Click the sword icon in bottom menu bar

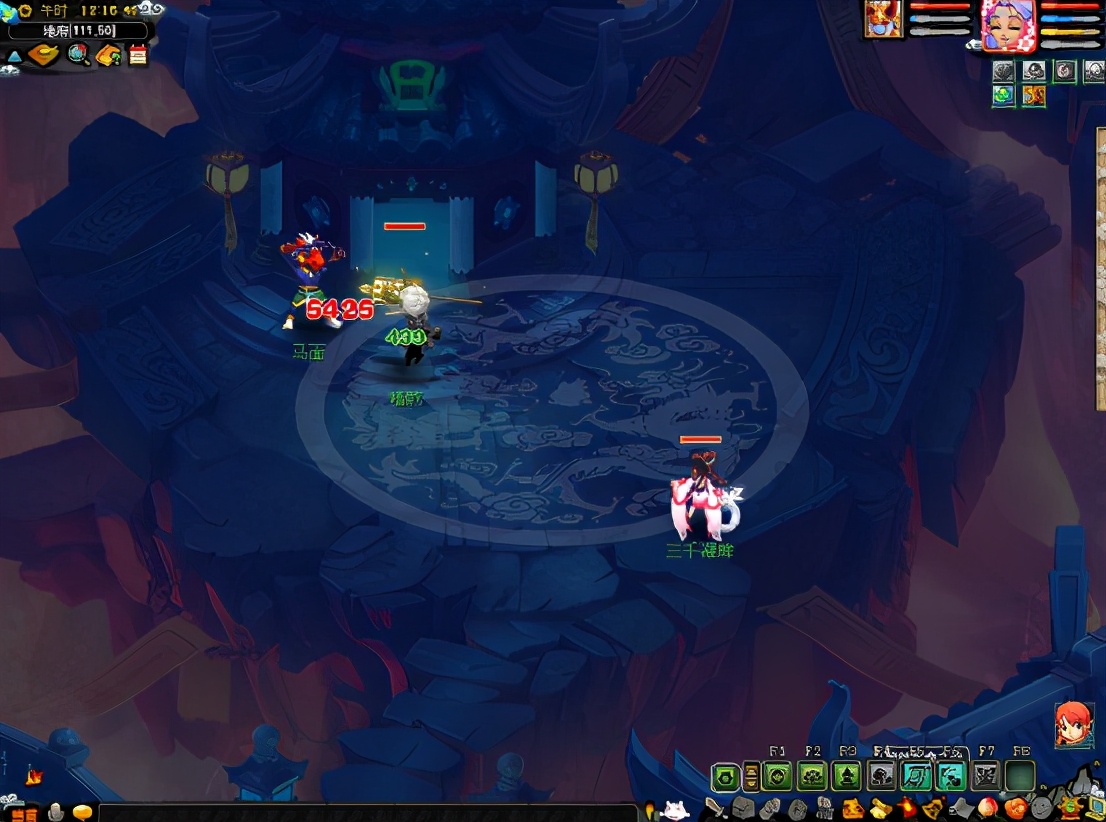[x=714, y=807]
